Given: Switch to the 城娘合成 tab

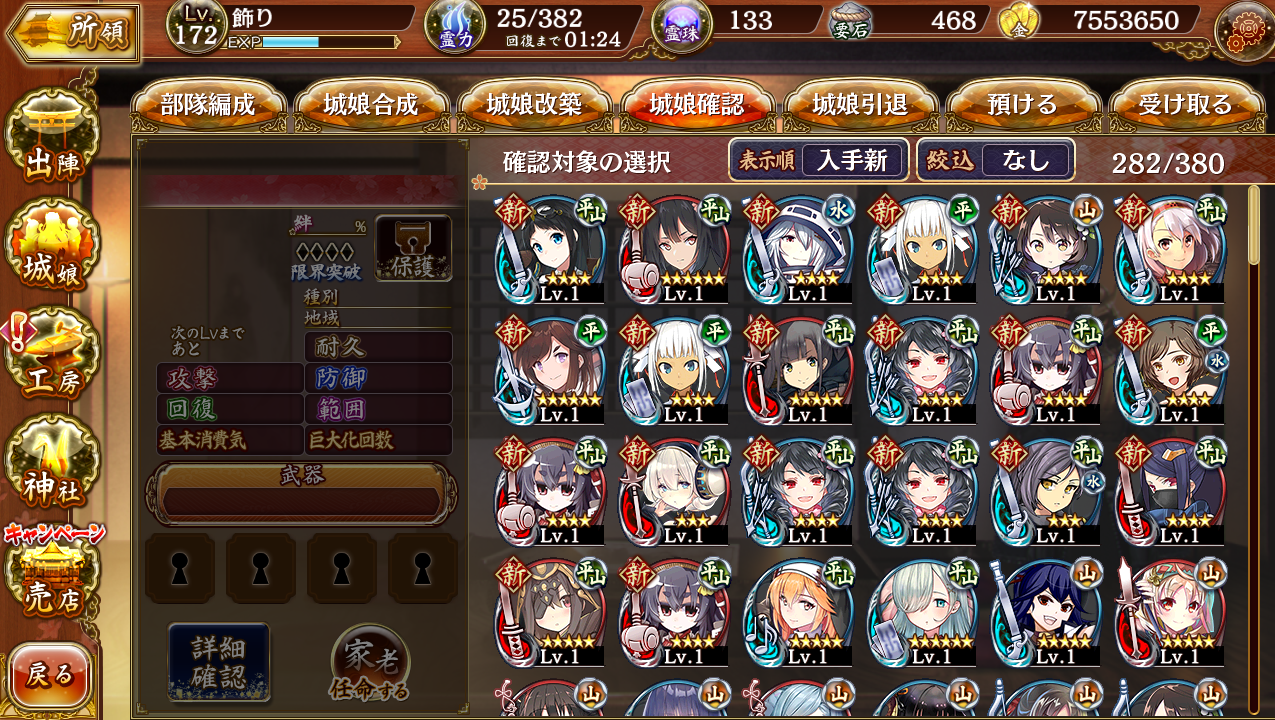Looking at the screenshot, I should point(371,105).
